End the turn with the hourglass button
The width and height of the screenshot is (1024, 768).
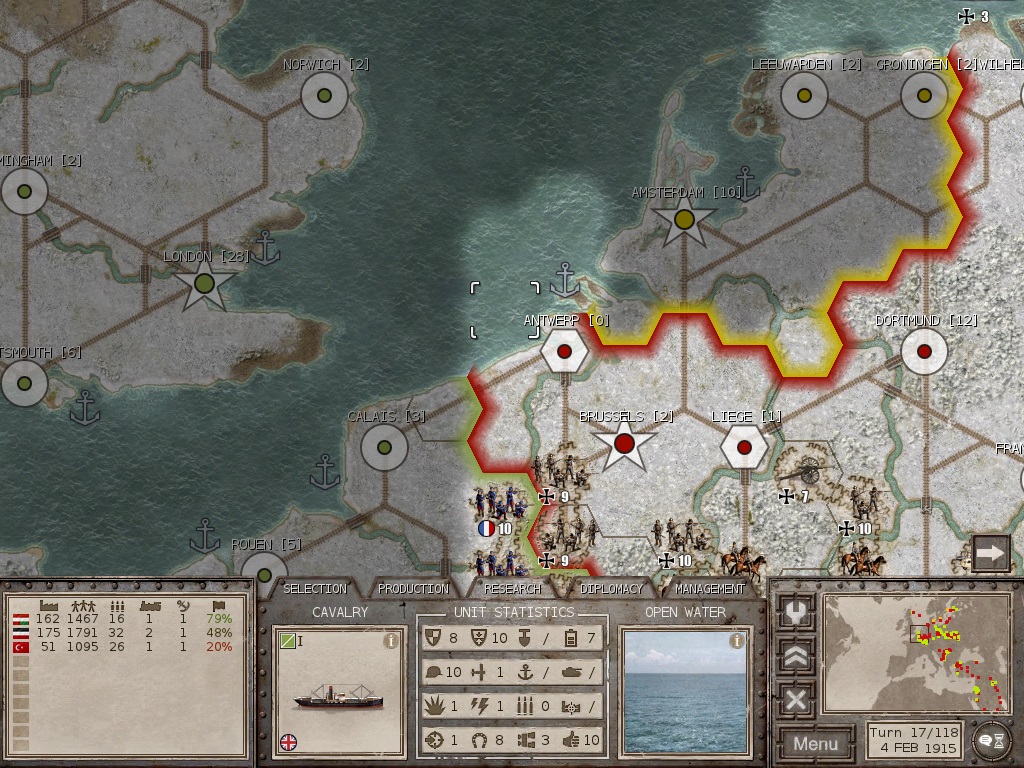tap(990, 737)
